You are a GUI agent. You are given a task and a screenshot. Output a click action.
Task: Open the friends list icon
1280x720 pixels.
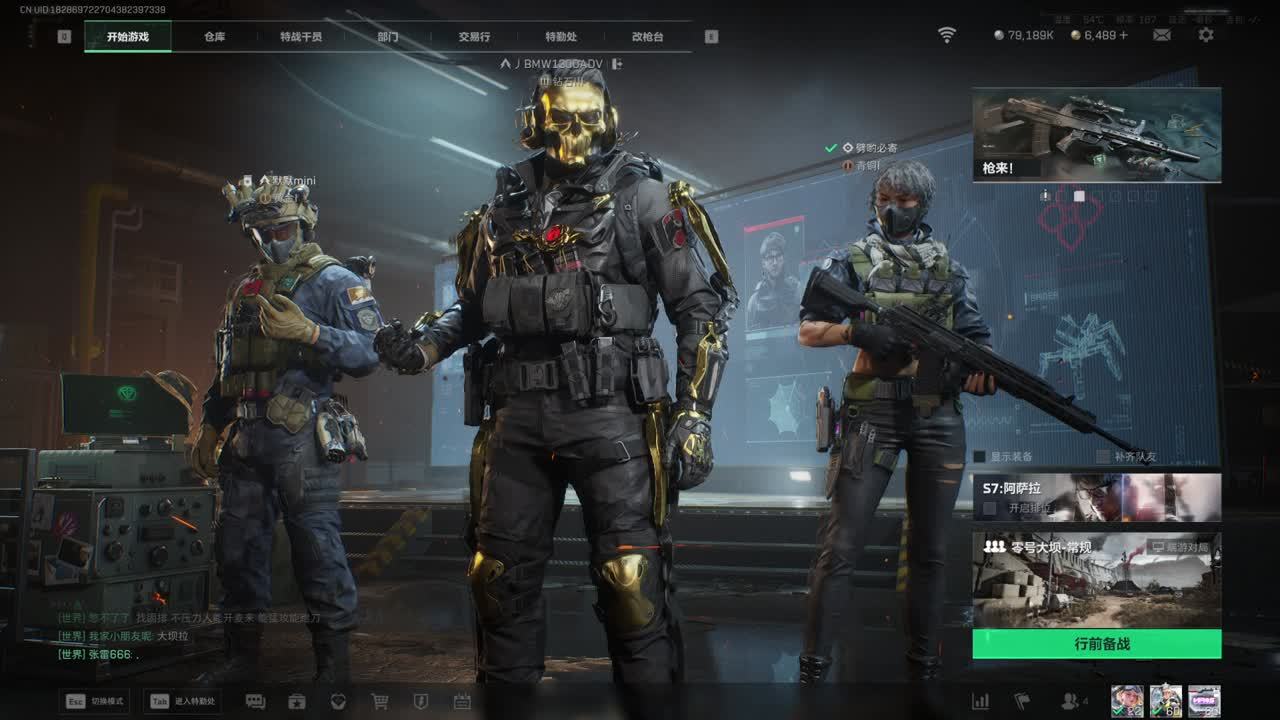coord(1070,702)
